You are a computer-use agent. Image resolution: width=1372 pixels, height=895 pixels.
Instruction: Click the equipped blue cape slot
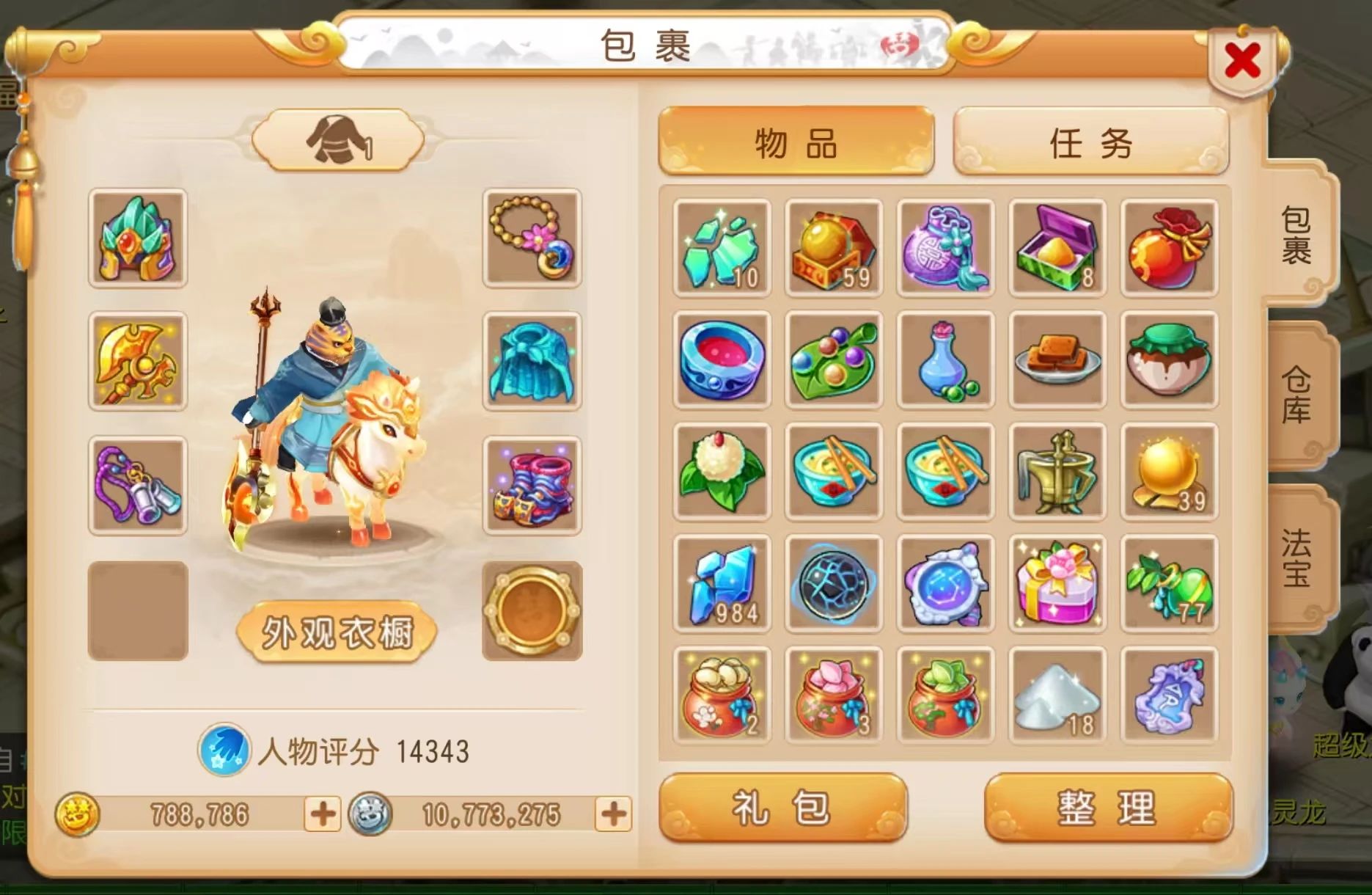pyautogui.click(x=530, y=361)
